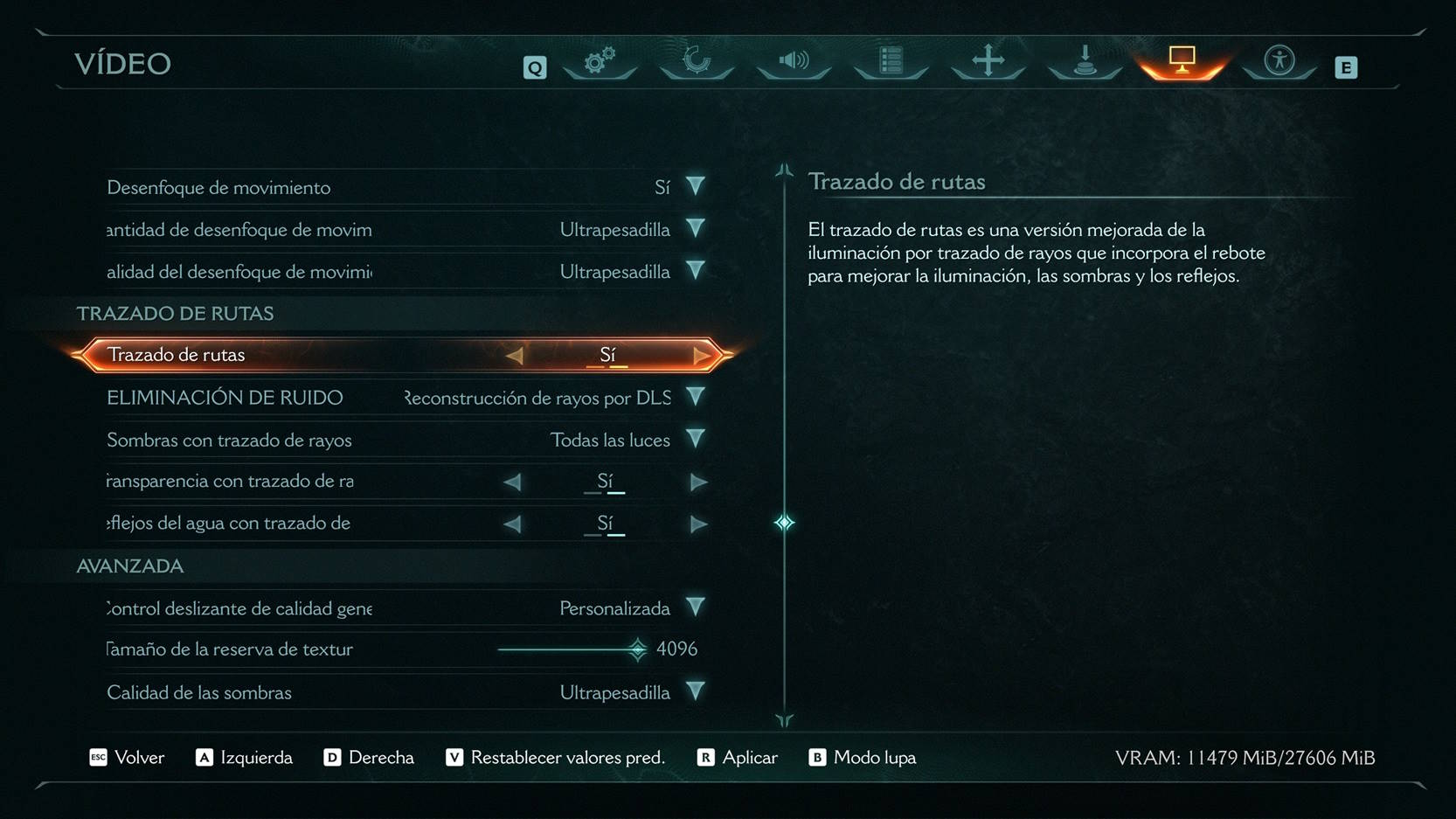1456x819 pixels.
Task: Click Aplicar to apply settings
Action: [x=738, y=758]
